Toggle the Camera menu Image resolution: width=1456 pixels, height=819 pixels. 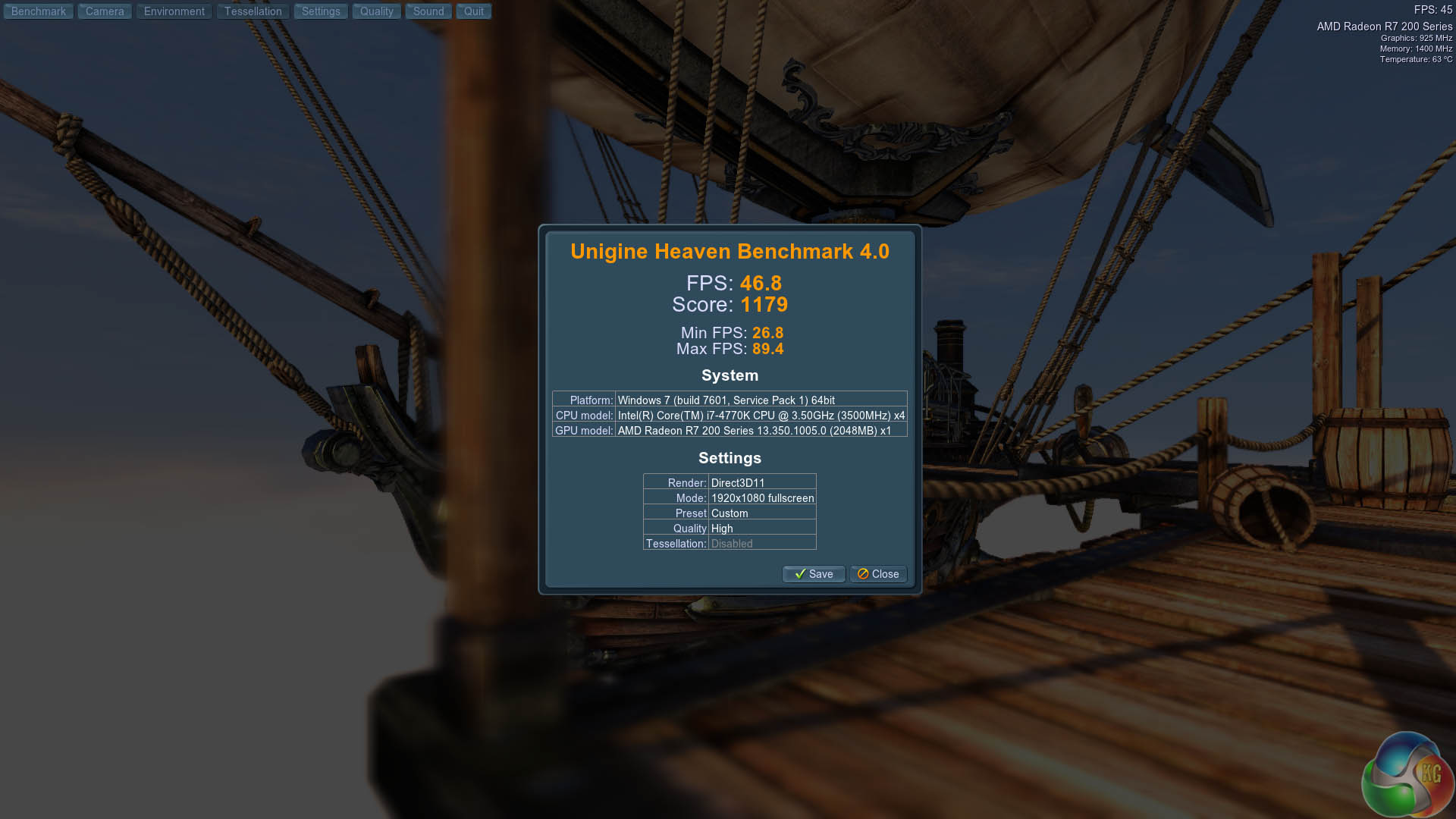coord(105,11)
